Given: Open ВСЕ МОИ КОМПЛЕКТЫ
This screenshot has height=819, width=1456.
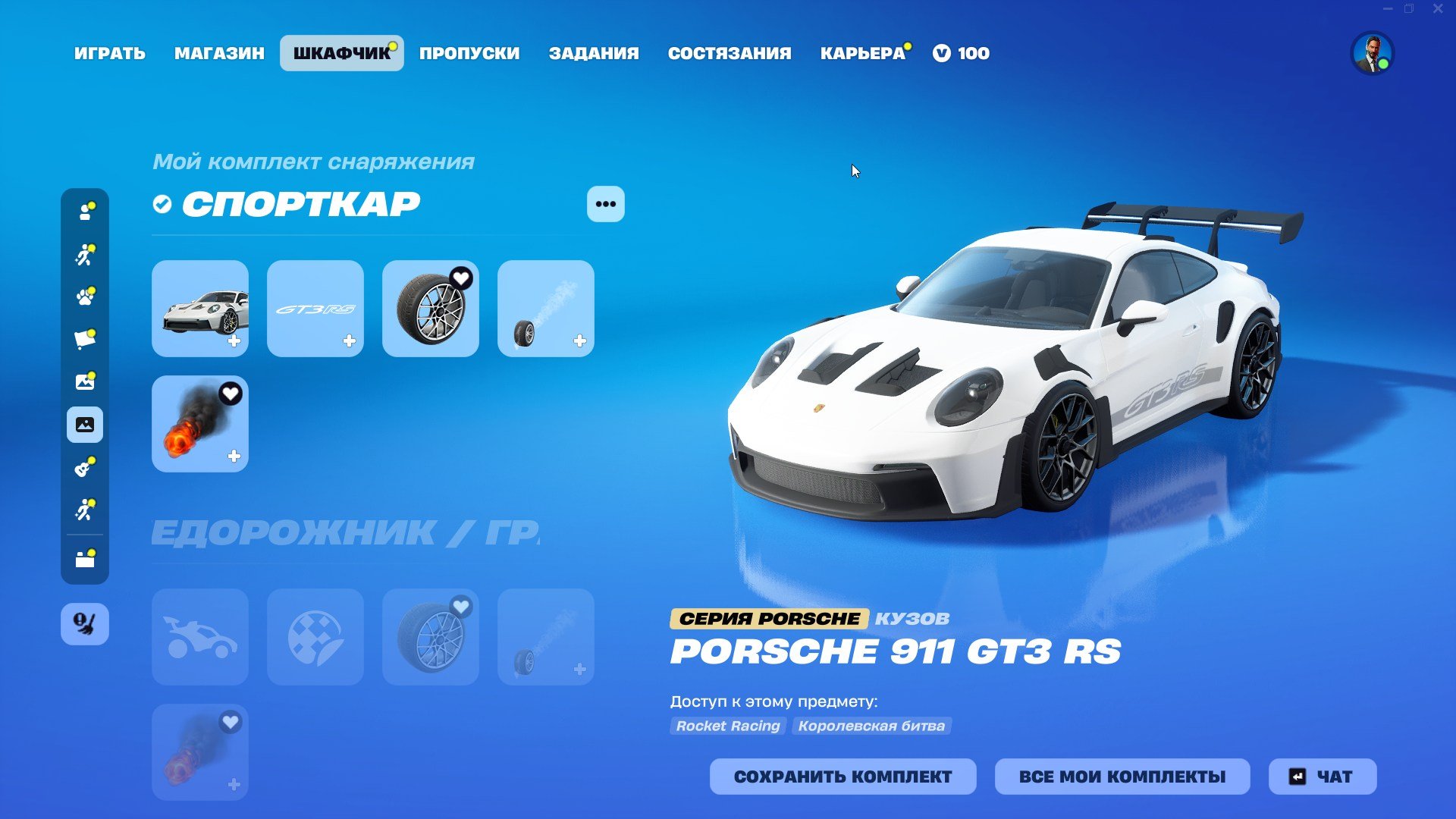Looking at the screenshot, I should (1122, 777).
